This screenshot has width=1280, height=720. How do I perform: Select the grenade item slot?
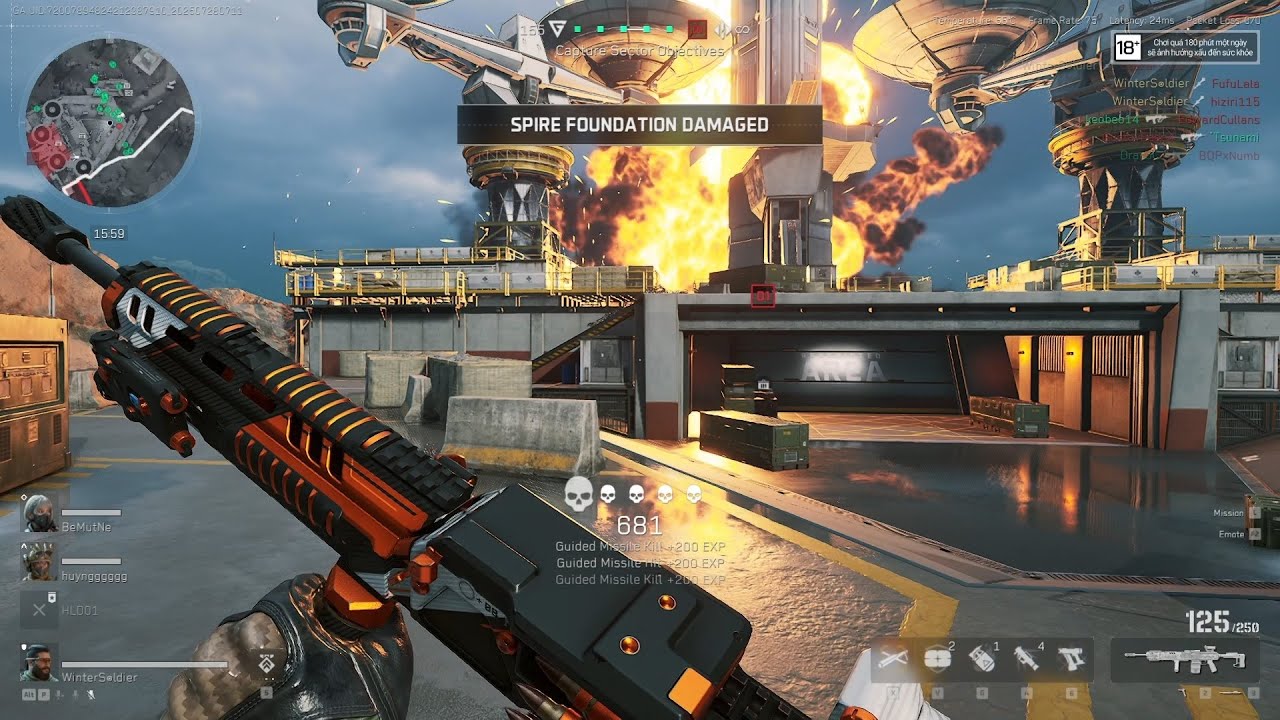click(x=982, y=659)
